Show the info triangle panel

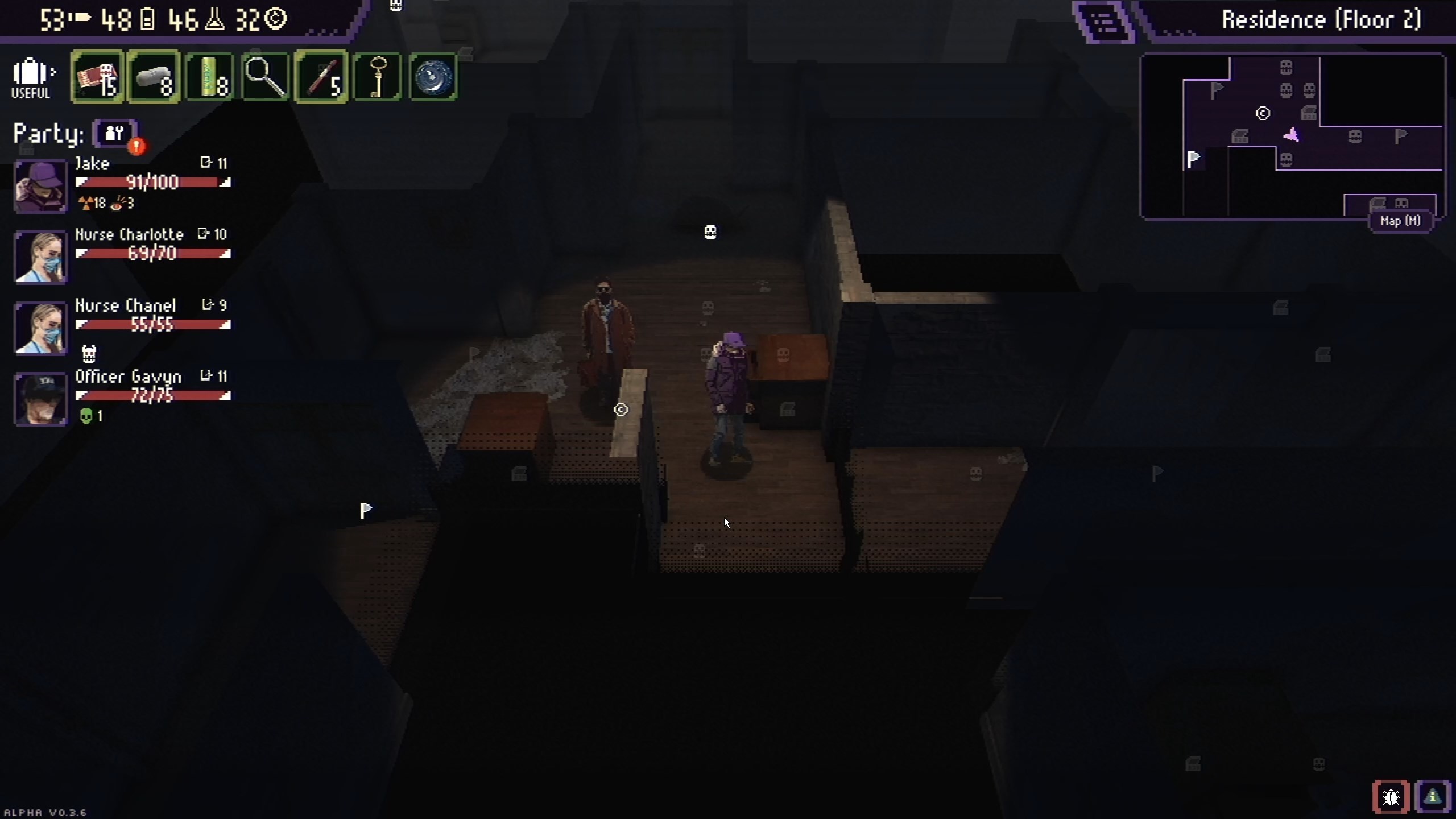1433,797
